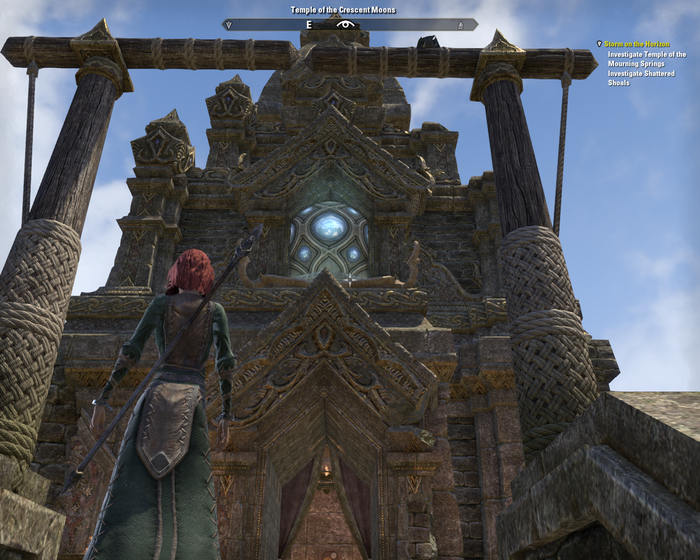The width and height of the screenshot is (700, 560).
Task: Click the eye marker on the compass
Action: (346, 24)
